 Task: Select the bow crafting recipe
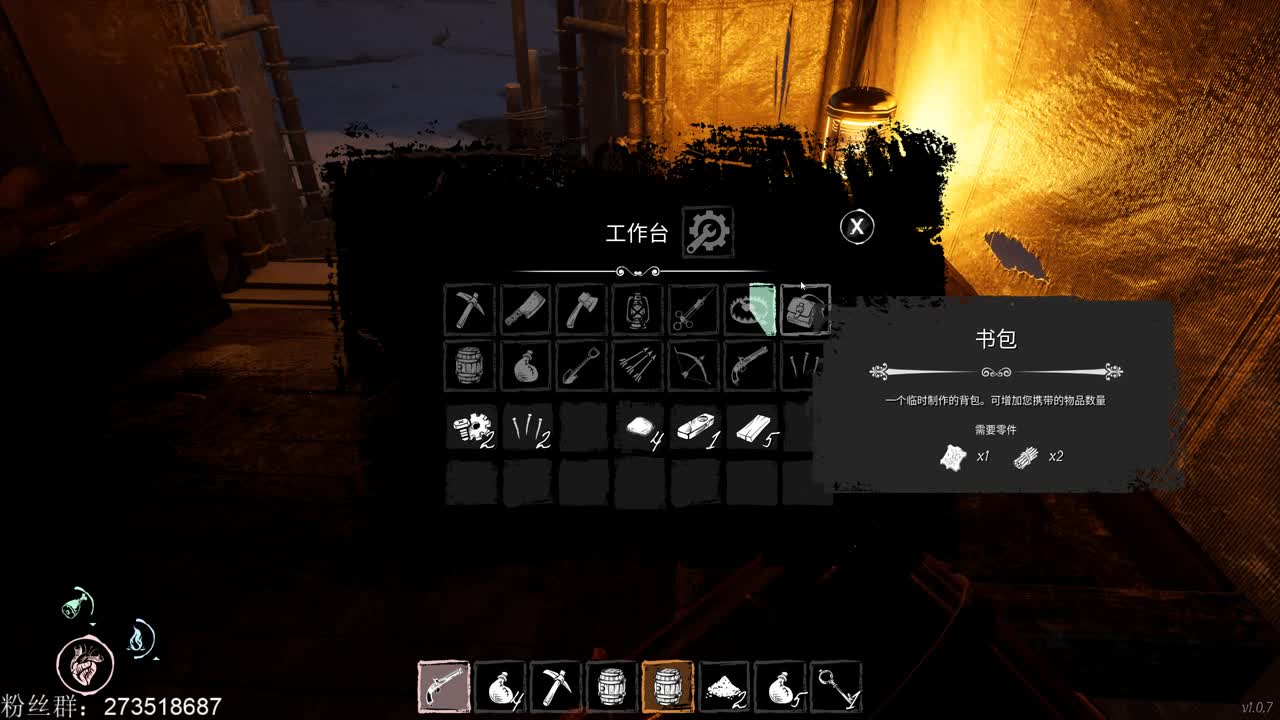tap(693, 366)
